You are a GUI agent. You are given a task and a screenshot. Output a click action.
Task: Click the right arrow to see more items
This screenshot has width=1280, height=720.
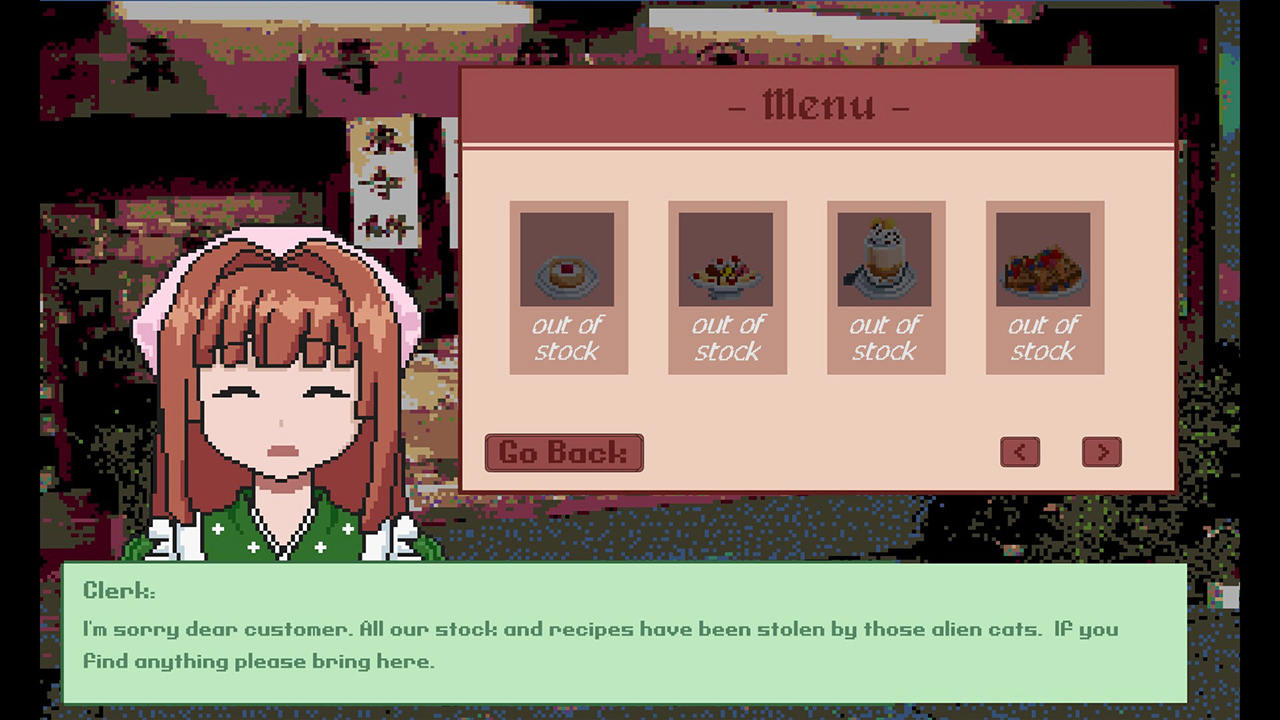click(x=1101, y=452)
